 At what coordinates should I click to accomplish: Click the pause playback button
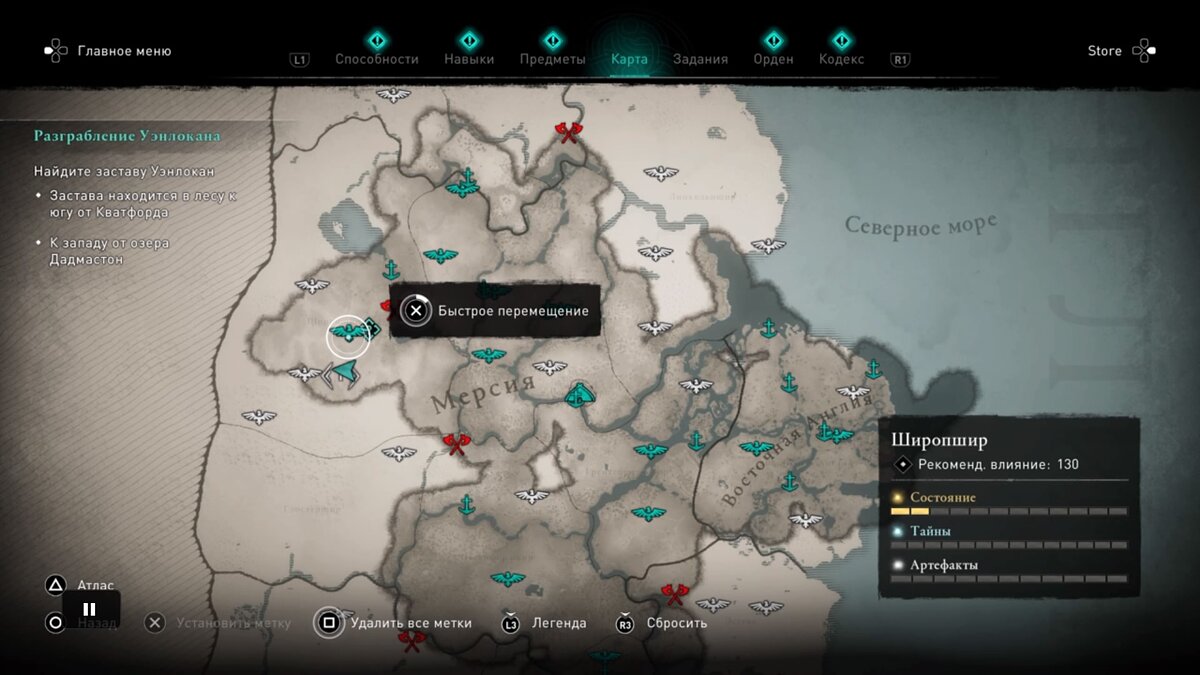pos(90,609)
